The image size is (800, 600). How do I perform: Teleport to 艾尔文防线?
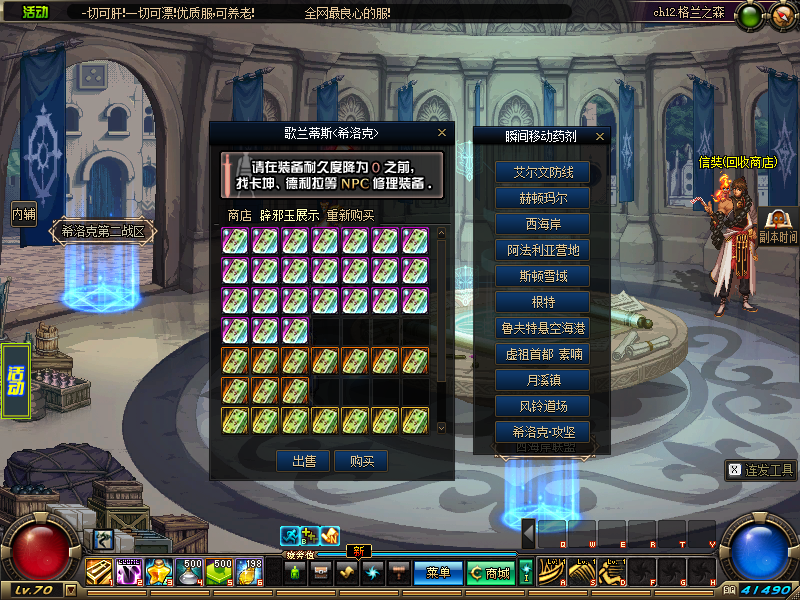pyautogui.click(x=544, y=172)
